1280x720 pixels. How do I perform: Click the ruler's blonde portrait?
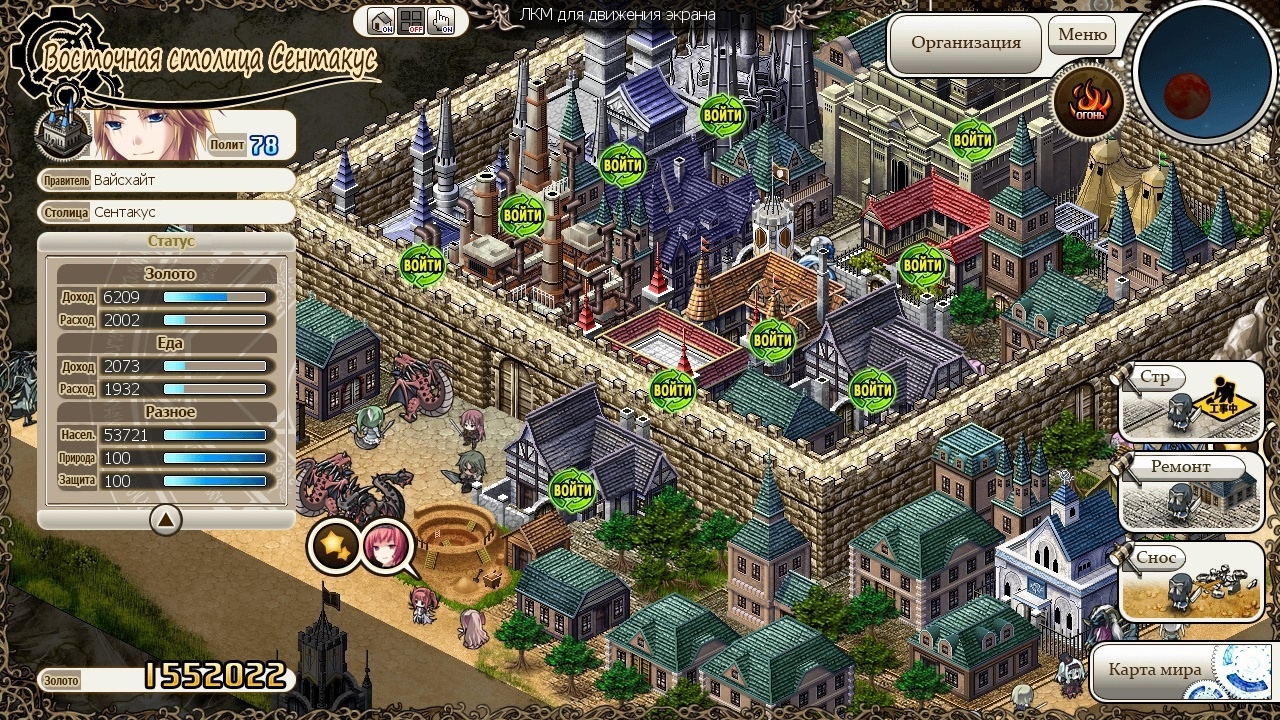pyautogui.click(x=150, y=135)
